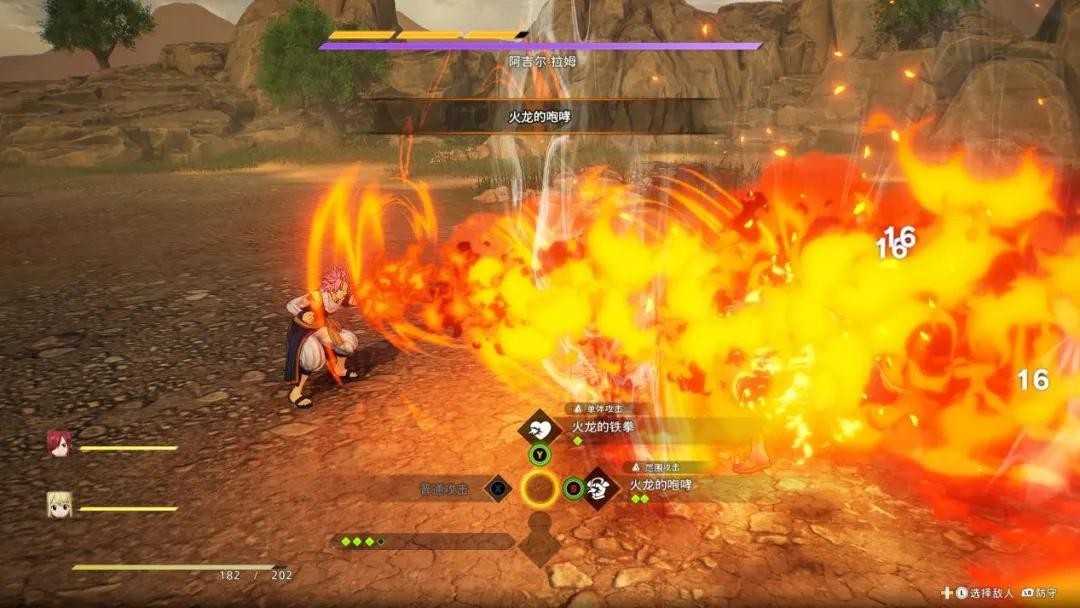Click the glowing orange ring in the skill wheel
Viewport: 1080px width, 608px height.
coord(539,489)
